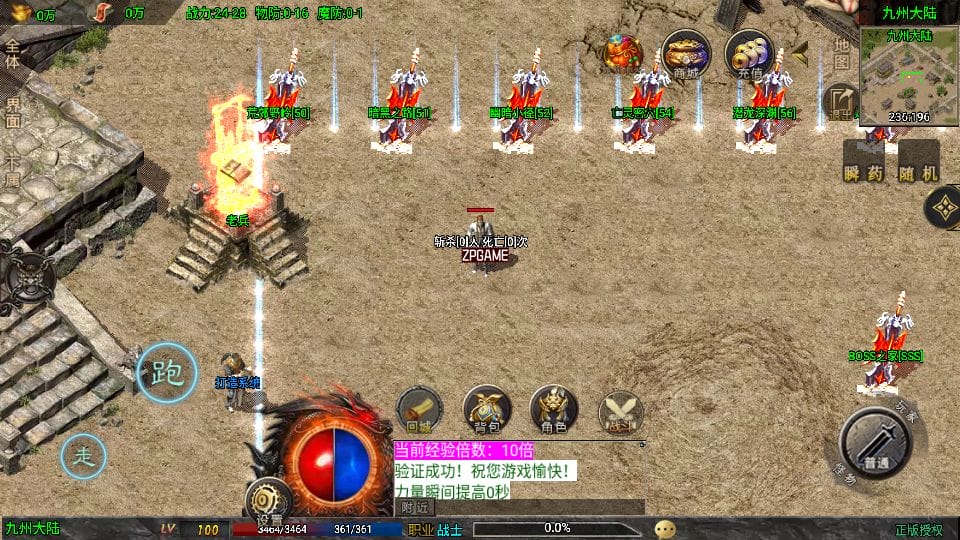Open the 商城 shop icon
This screenshot has width=960, height=540.
coord(686,53)
